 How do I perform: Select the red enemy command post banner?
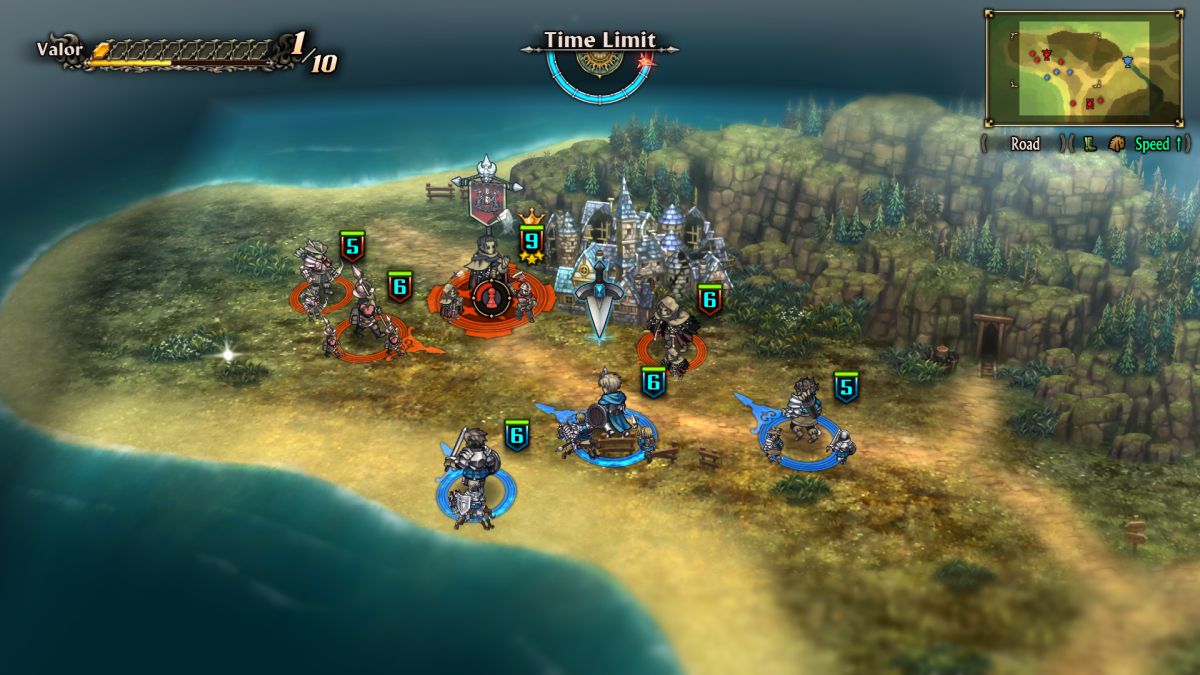tap(486, 195)
